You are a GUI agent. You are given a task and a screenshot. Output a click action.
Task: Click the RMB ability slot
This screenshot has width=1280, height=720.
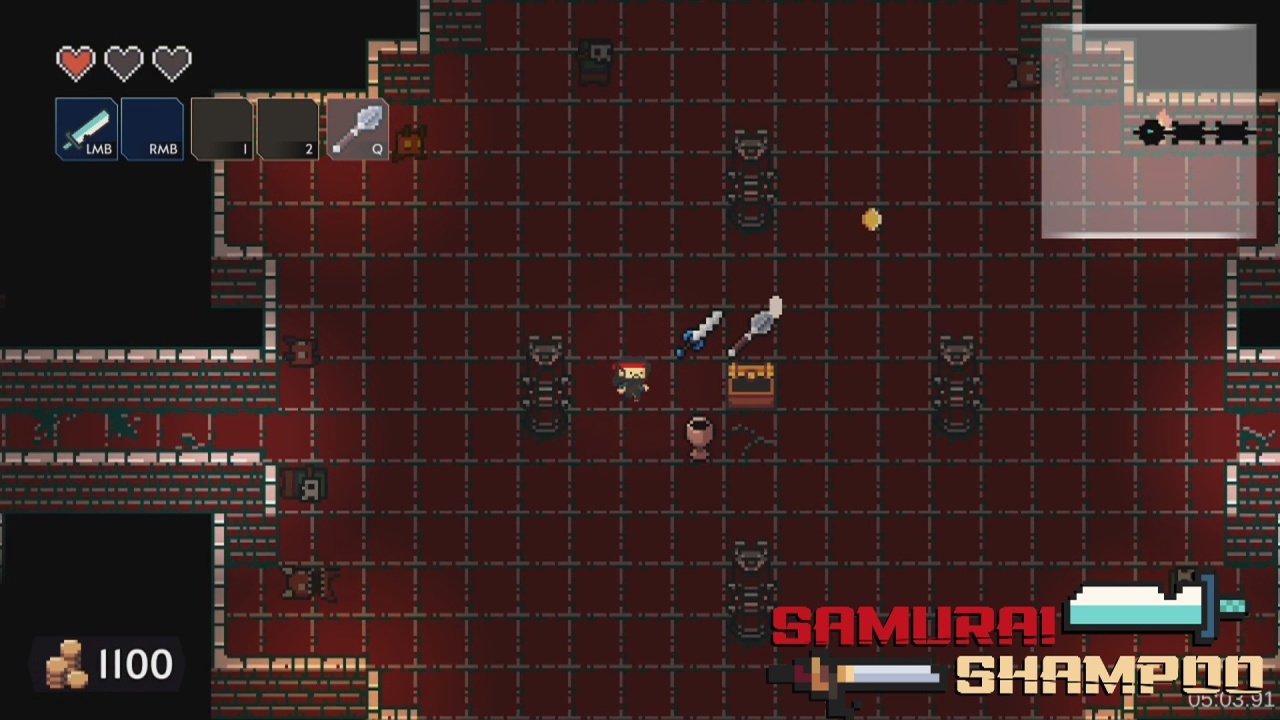tap(152, 129)
